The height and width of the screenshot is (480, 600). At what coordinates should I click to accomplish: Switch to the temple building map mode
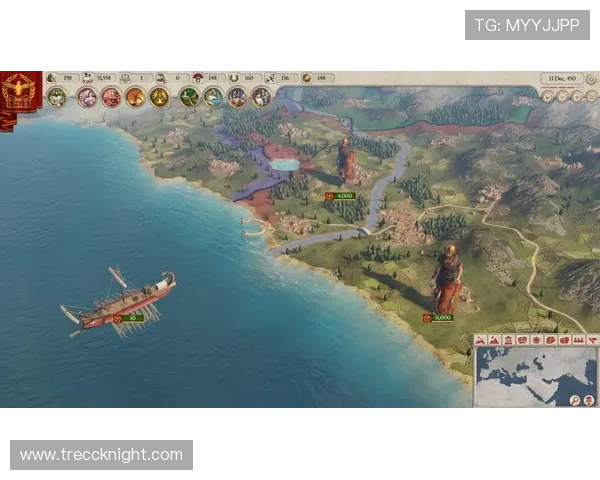click(508, 340)
